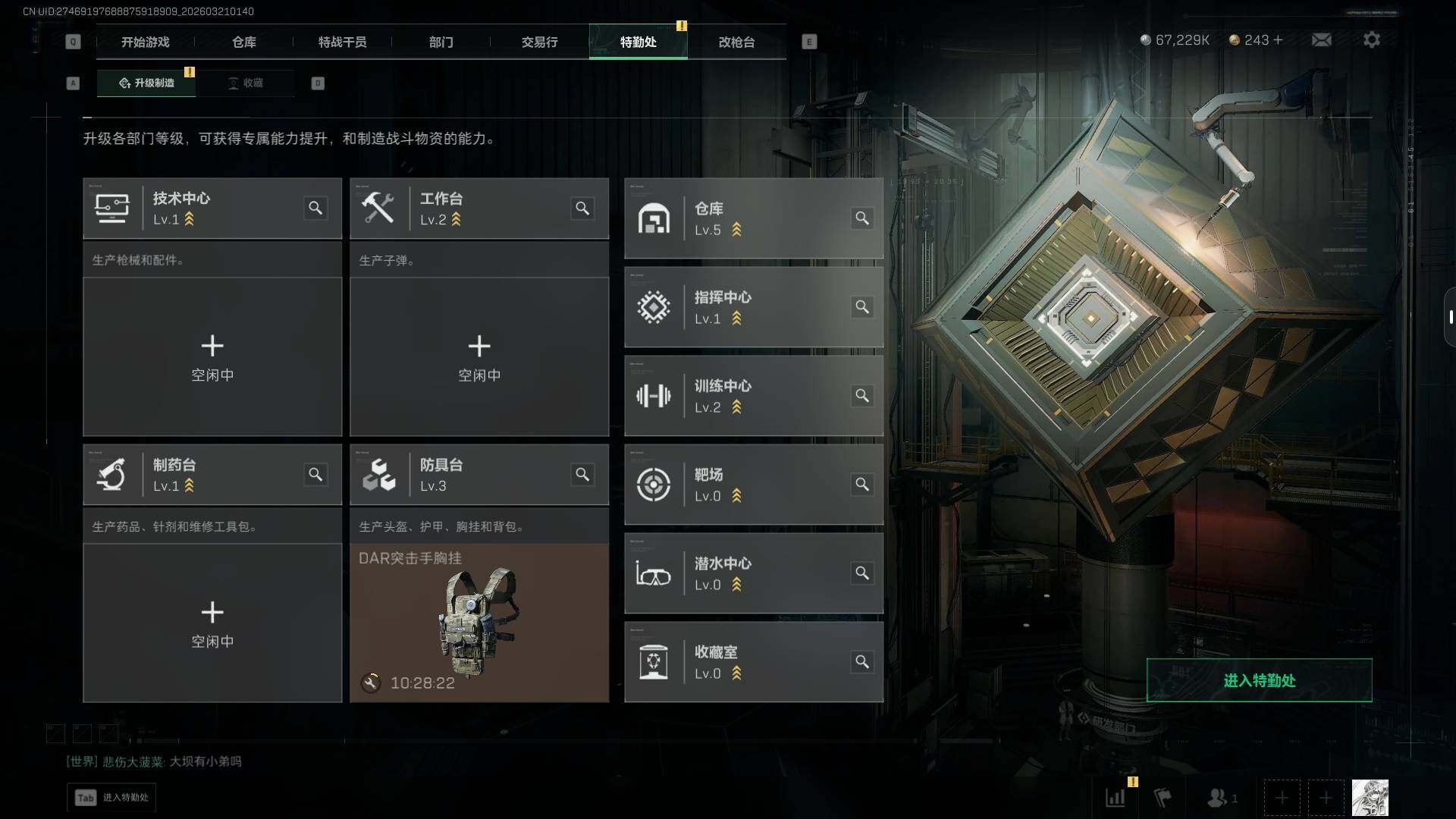Select the 改枪台 tab
Image resolution: width=1456 pixels, height=819 pixels.
pos(736,42)
